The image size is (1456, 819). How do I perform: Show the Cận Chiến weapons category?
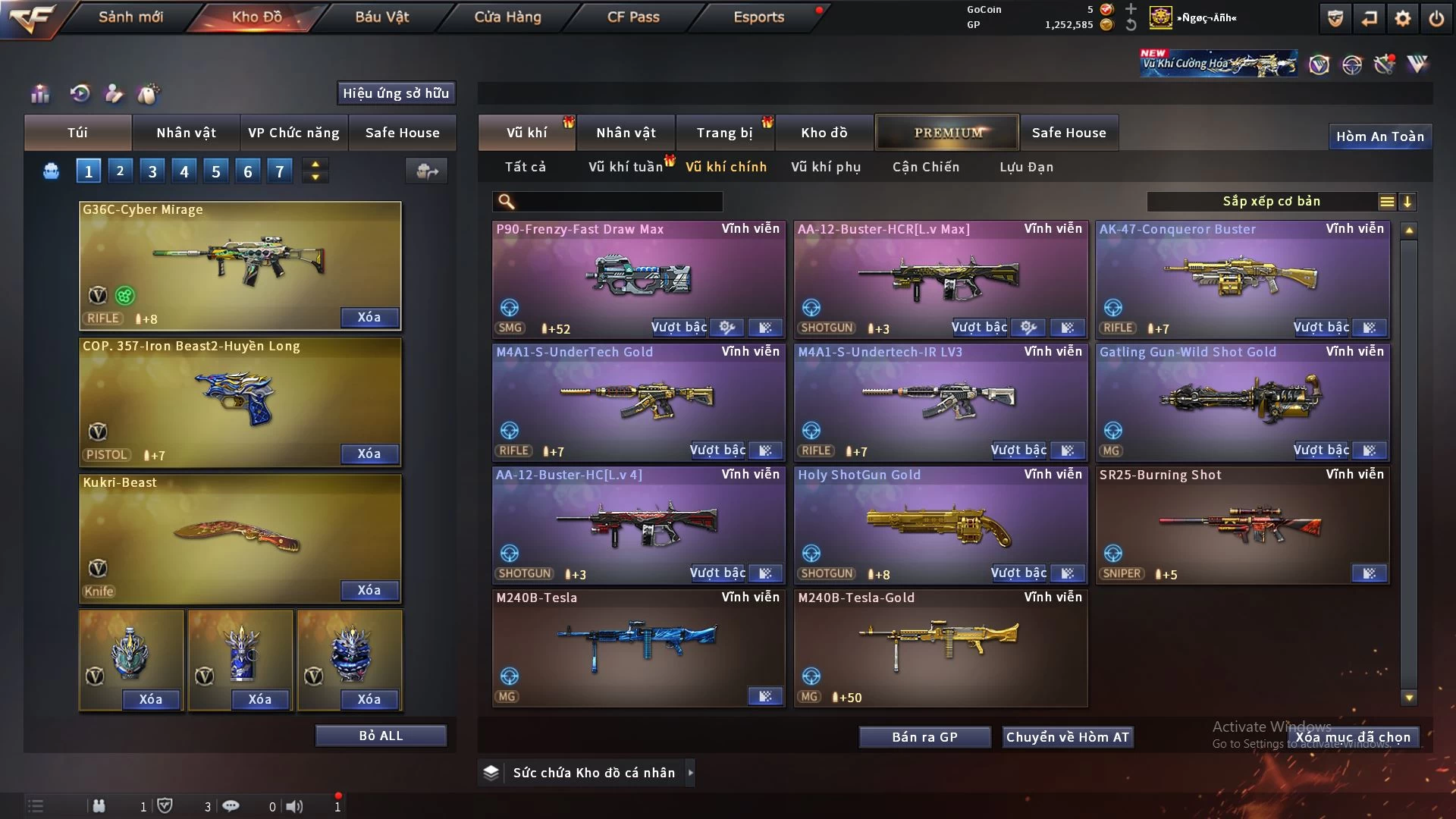[x=925, y=167]
